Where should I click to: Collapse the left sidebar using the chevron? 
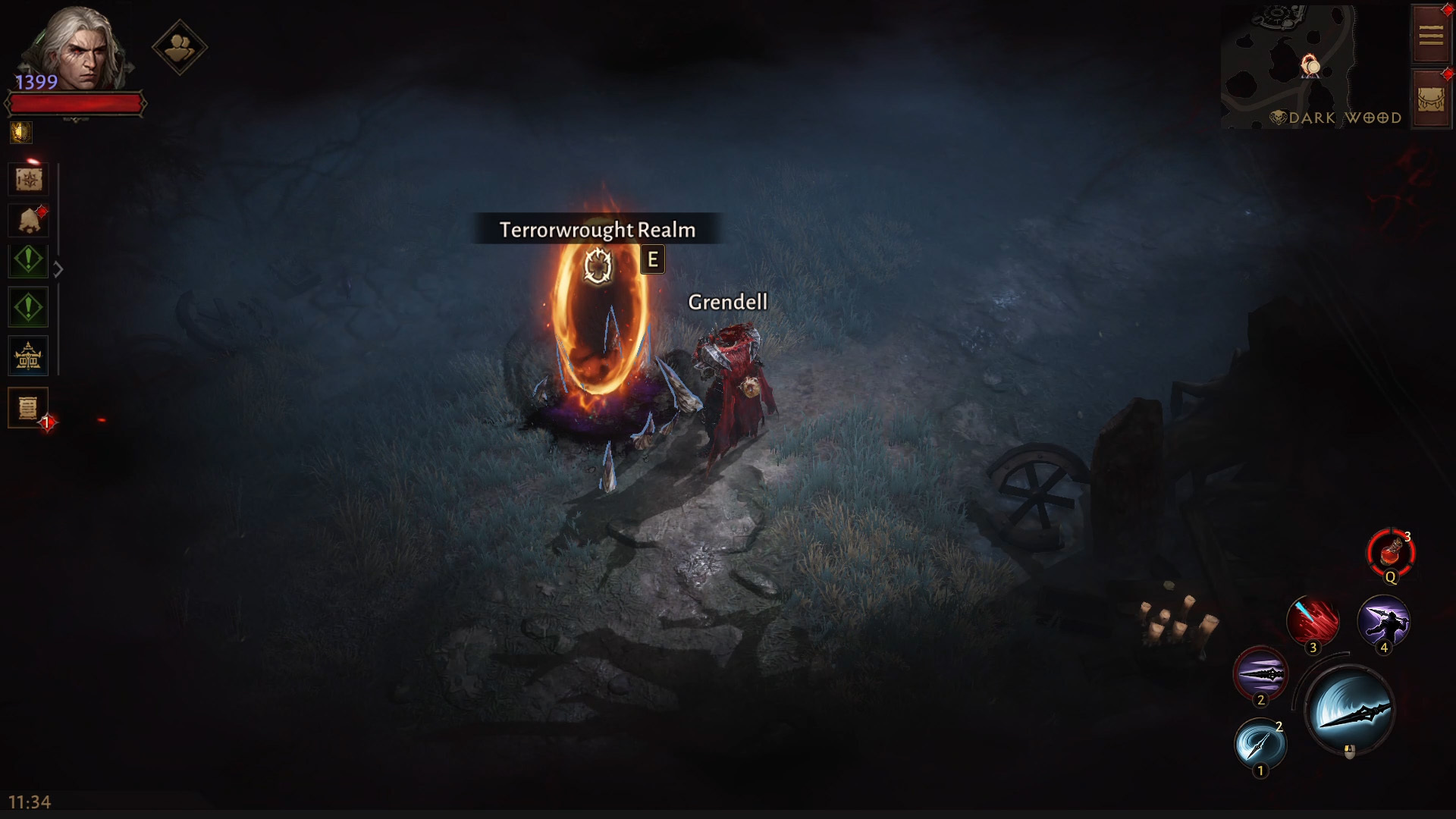click(59, 267)
